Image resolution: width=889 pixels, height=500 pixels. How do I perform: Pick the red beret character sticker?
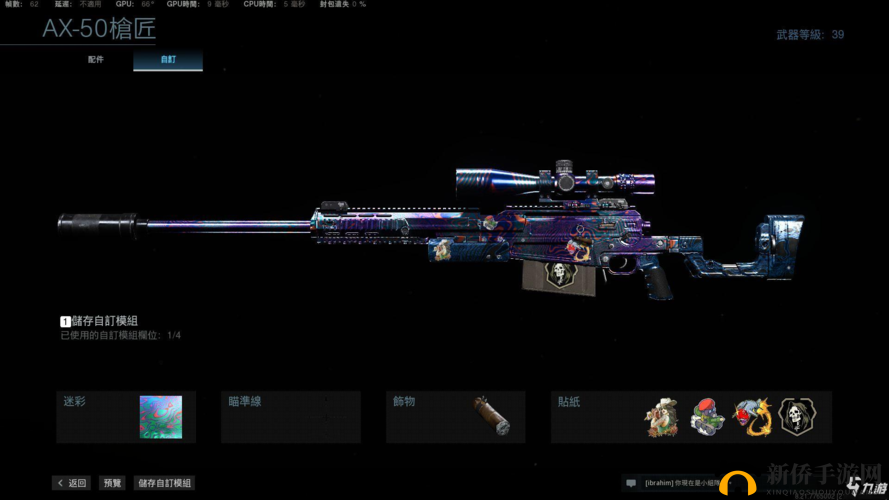[706, 417]
